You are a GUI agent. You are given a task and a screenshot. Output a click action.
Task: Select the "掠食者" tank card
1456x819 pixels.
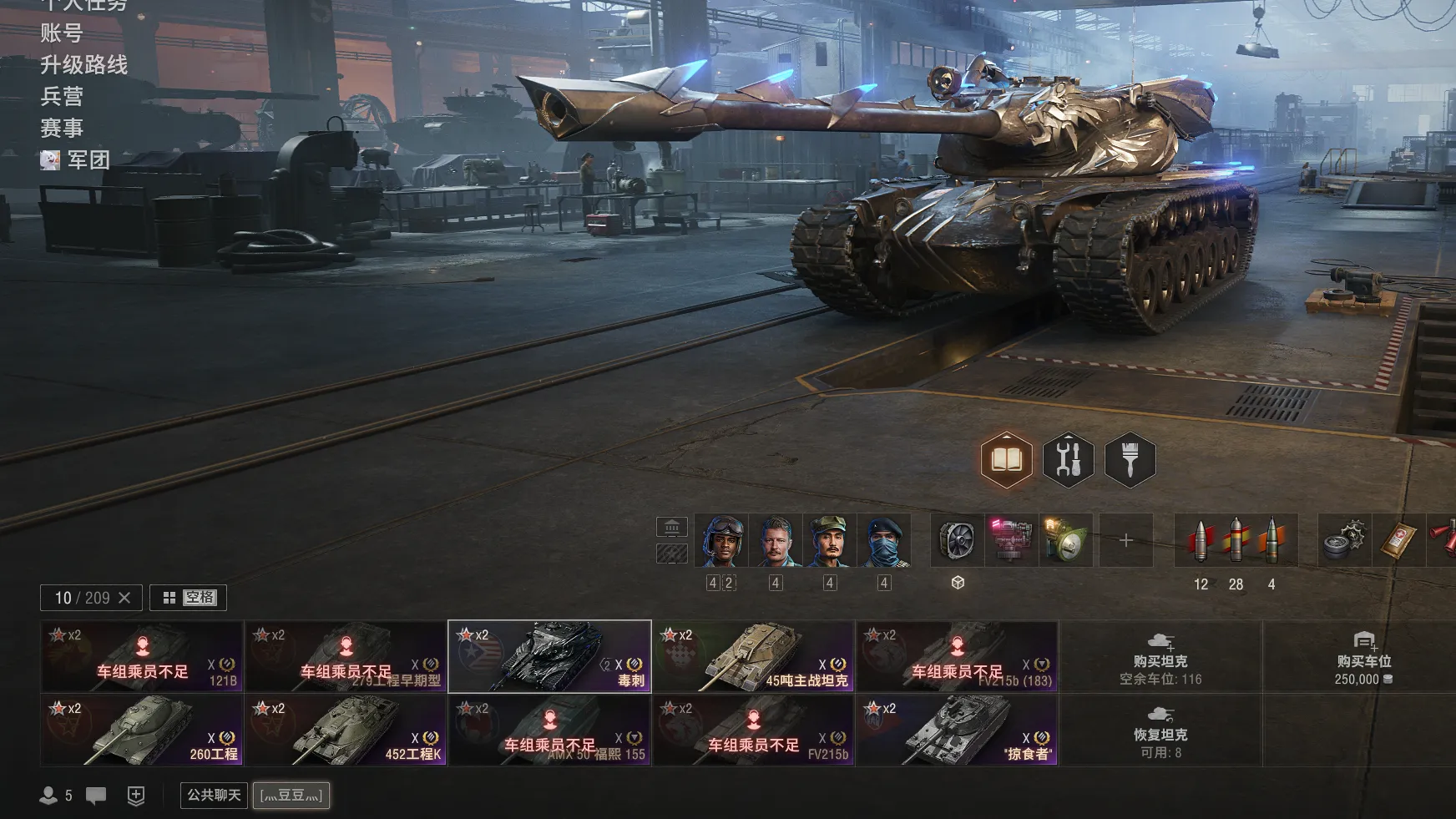pos(957,731)
